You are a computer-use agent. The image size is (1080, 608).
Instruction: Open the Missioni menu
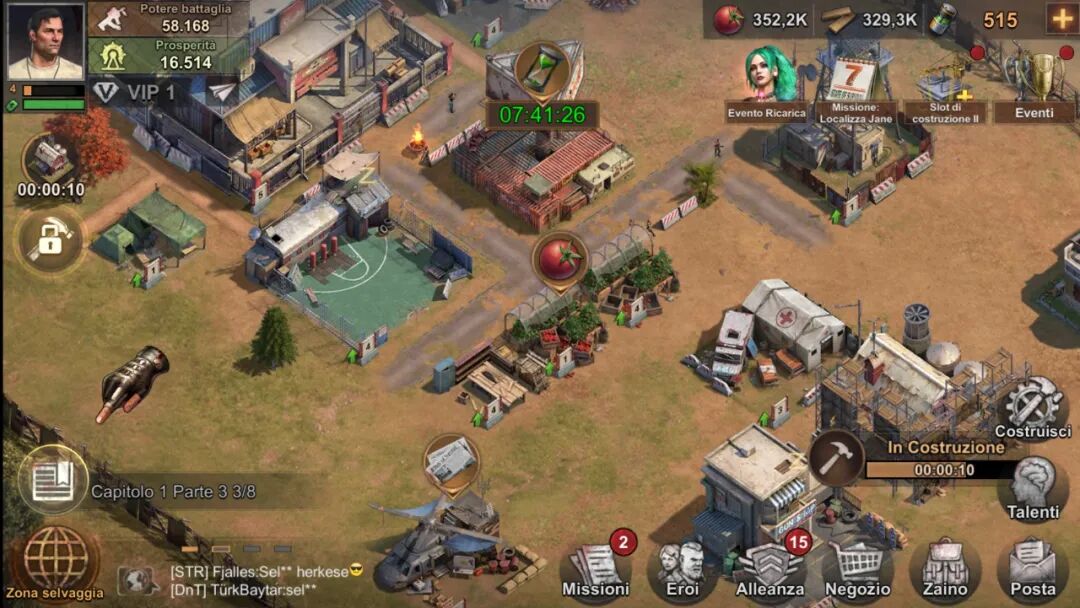pyautogui.click(x=597, y=570)
